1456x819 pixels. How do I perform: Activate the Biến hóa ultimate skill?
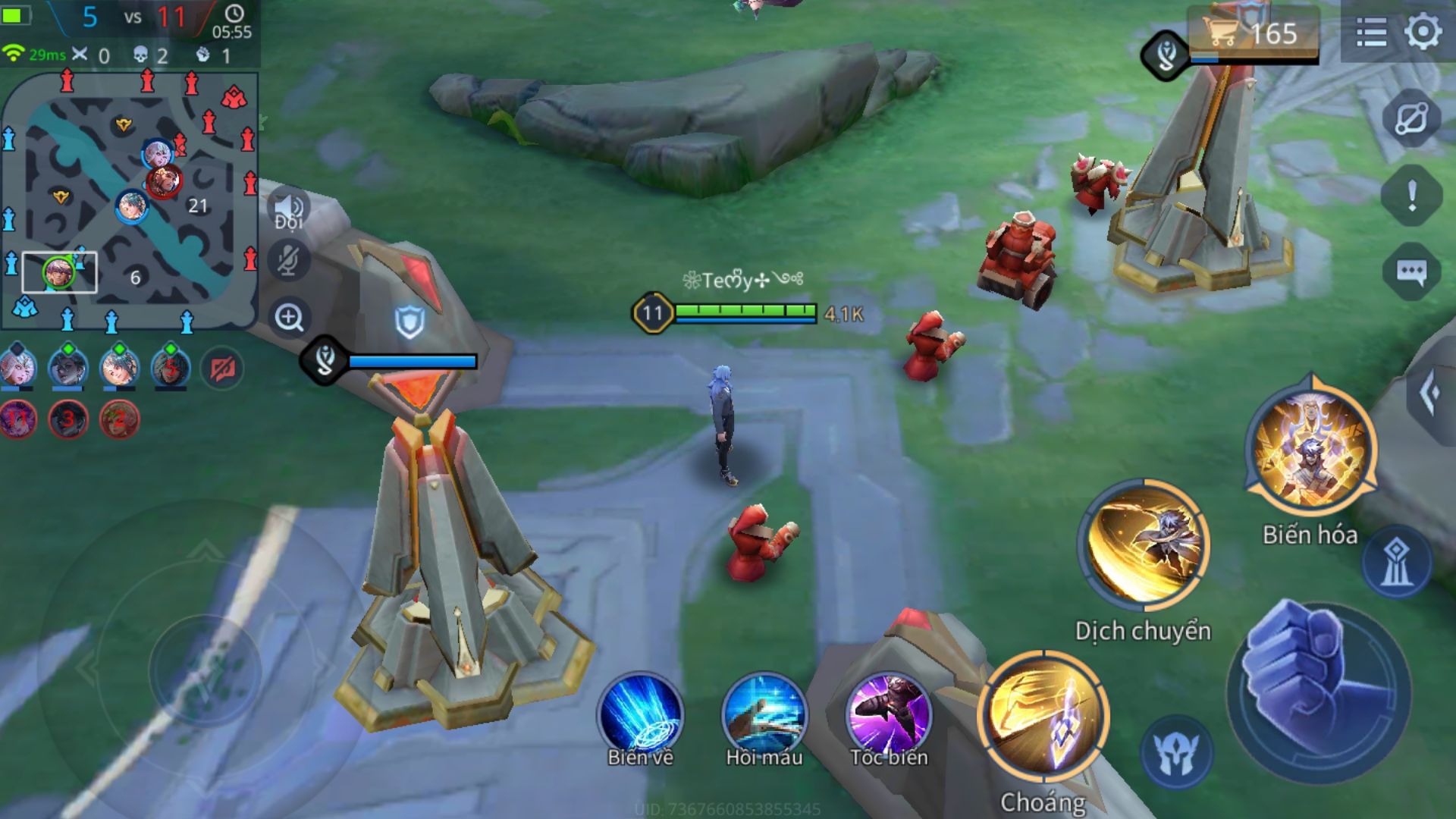pos(1310,453)
